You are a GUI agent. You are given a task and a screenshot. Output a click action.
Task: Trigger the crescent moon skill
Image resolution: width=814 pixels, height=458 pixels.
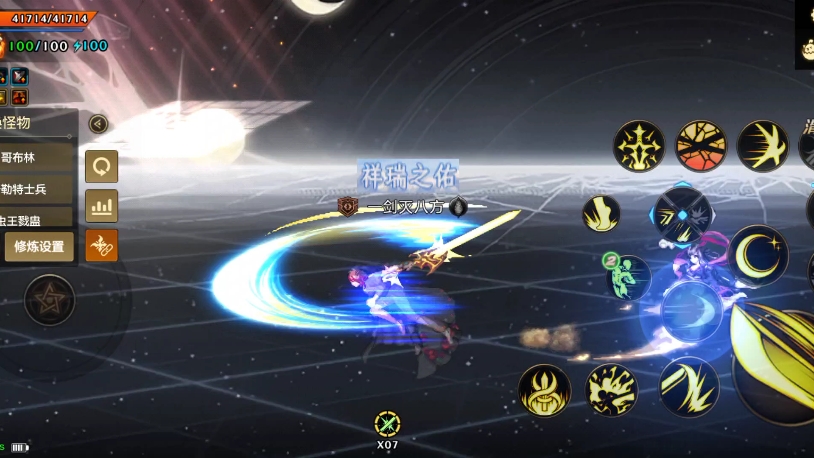point(758,255)
